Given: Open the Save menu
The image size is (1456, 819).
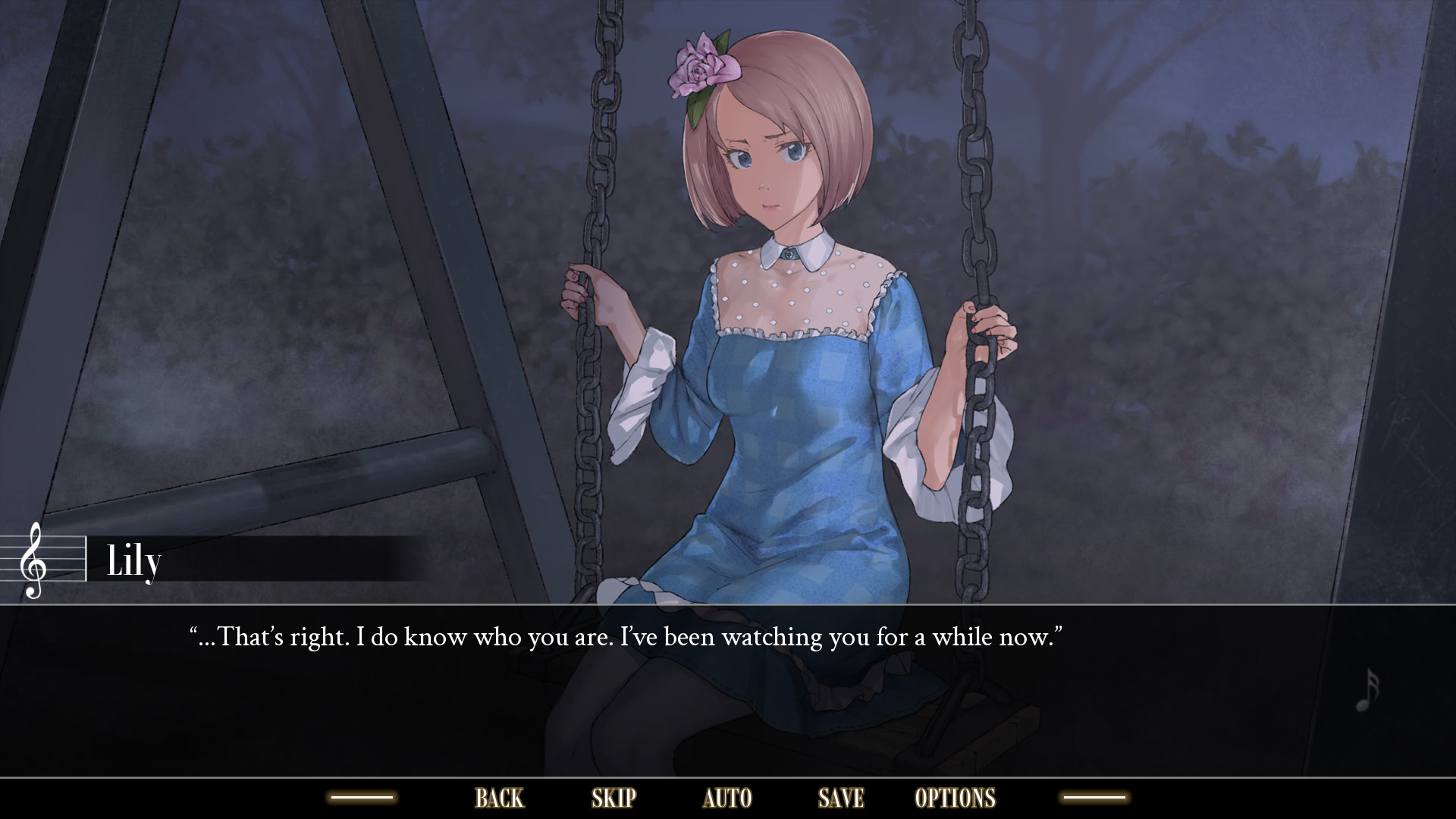Looking at the screenshot, I should tap(841, 798).
